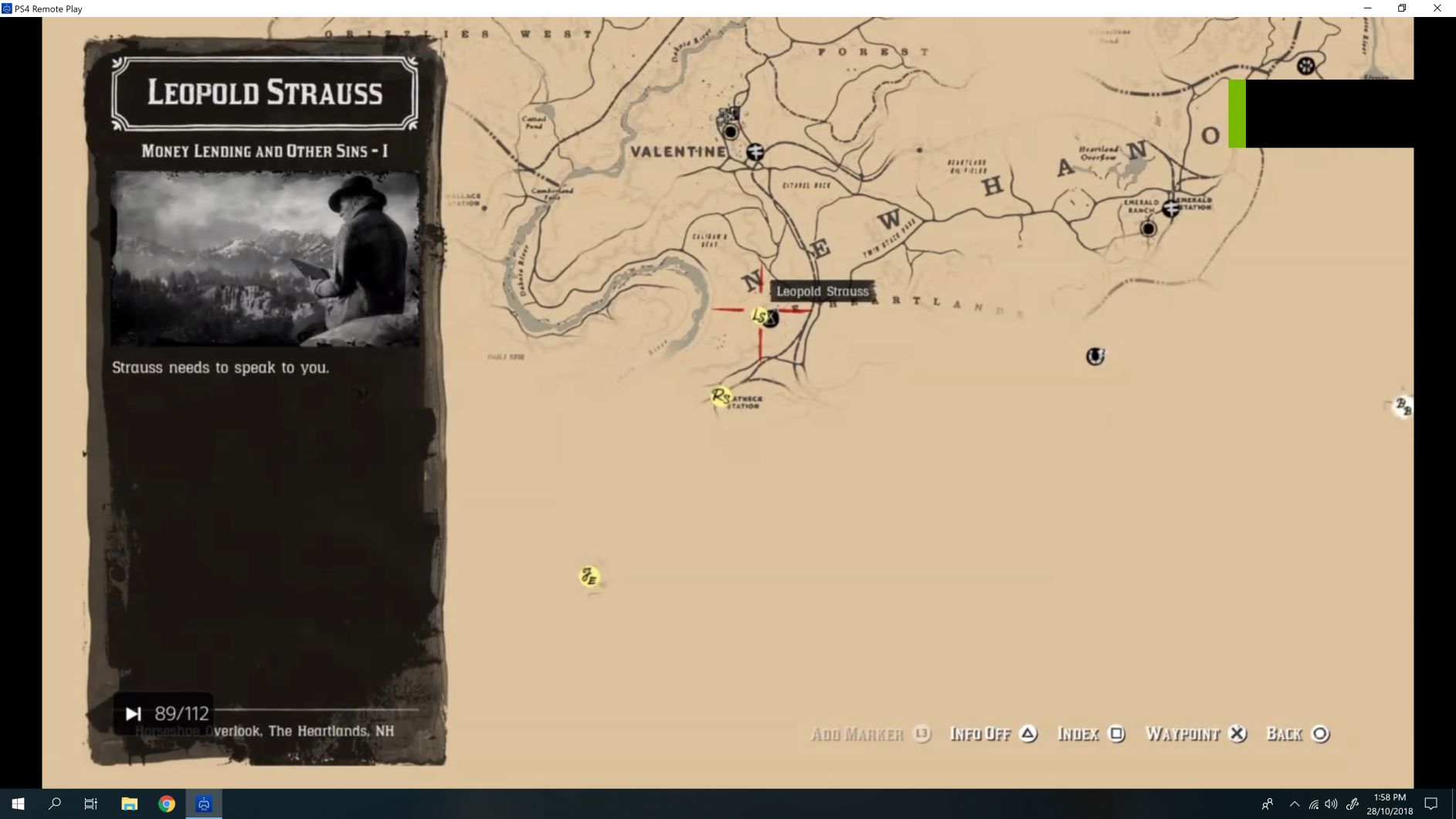The height and width of the screenshot is (819, 1456).
Task: Click Add Marker at the bottom bar
Action: (857, 733)
